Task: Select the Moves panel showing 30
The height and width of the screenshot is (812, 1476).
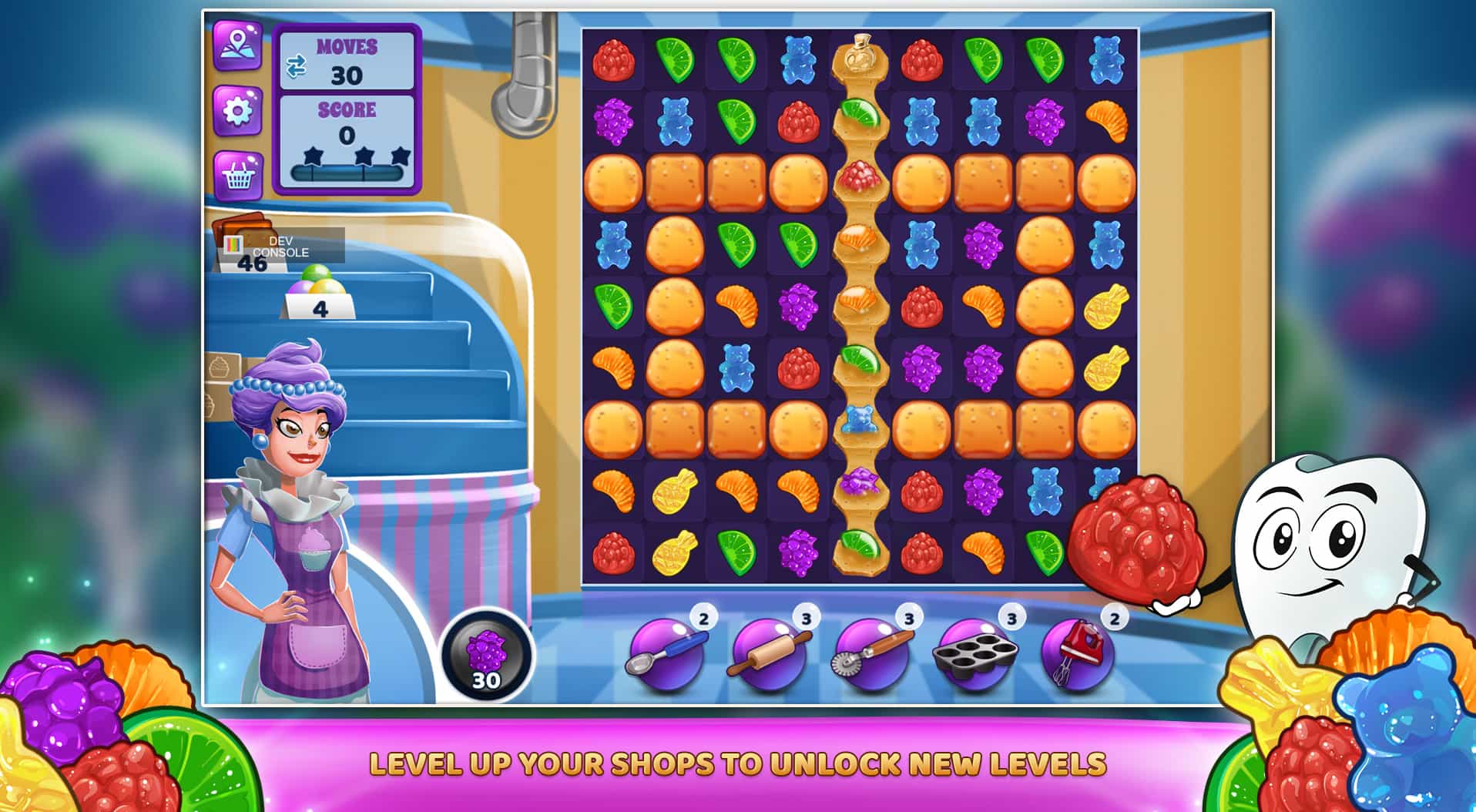Action: [349, 62]
